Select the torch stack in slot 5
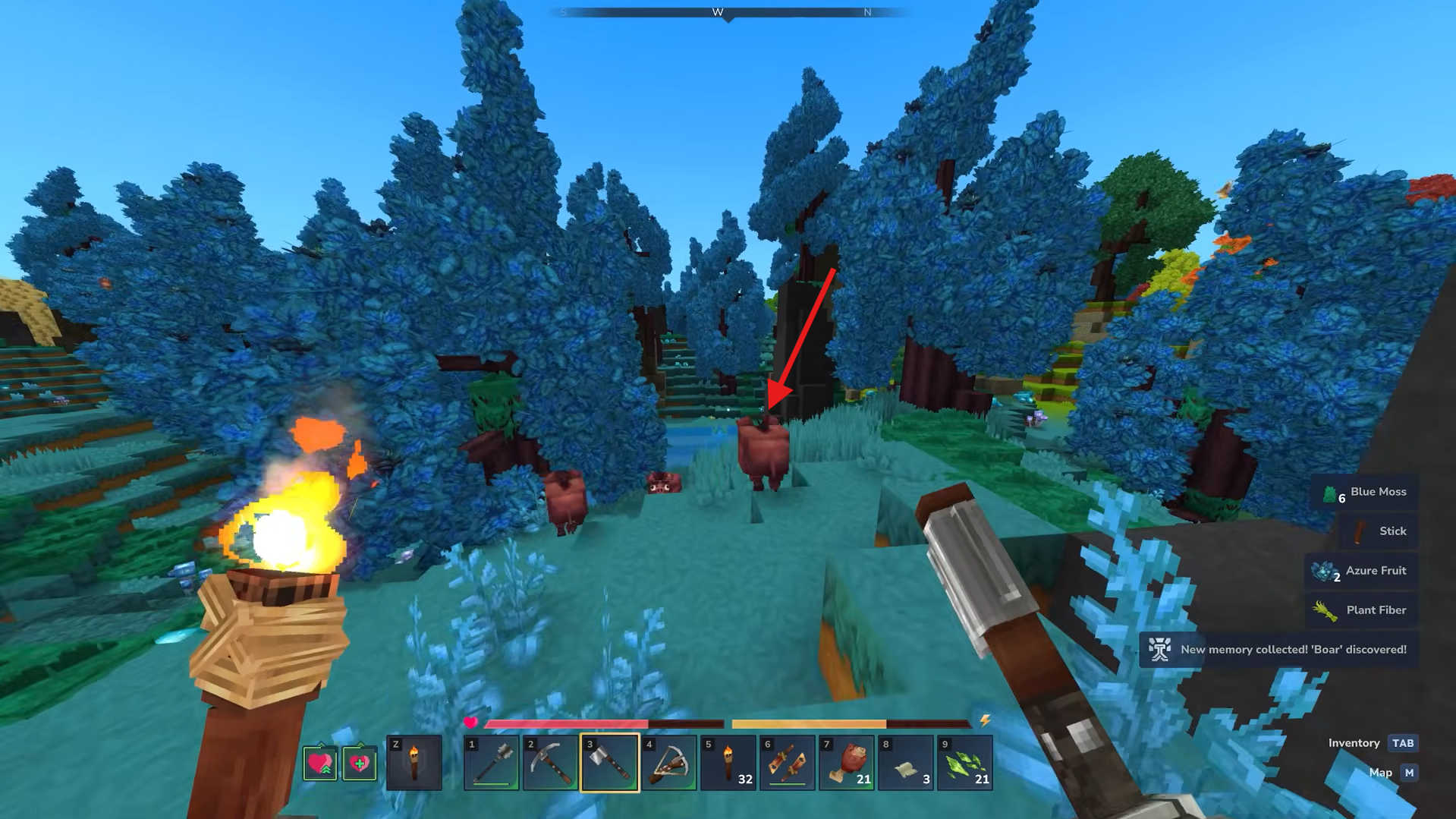Image resolution: width=1456 pixels, height=819 pixels. pos(728,763)
